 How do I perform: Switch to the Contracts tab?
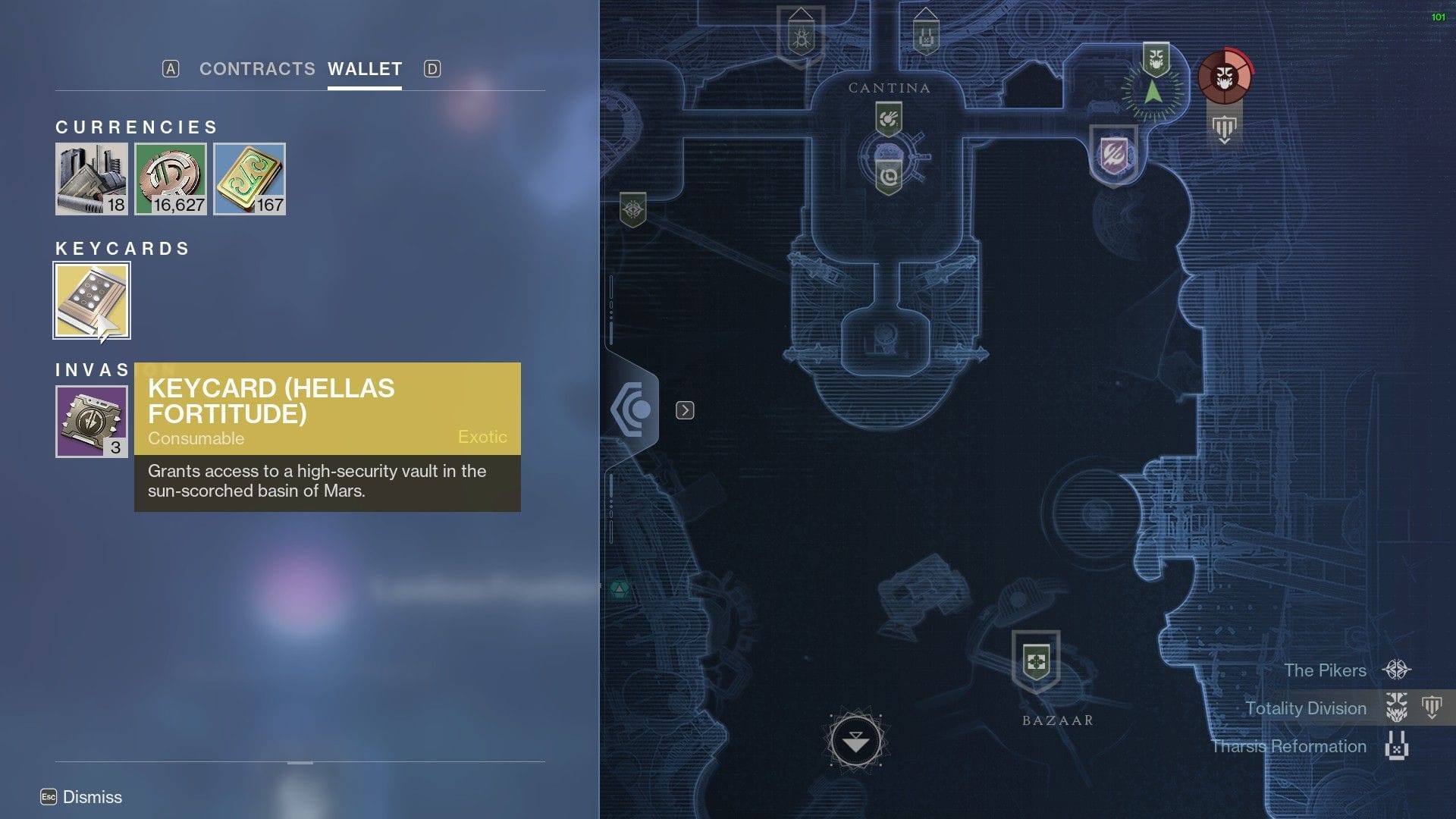258,69
